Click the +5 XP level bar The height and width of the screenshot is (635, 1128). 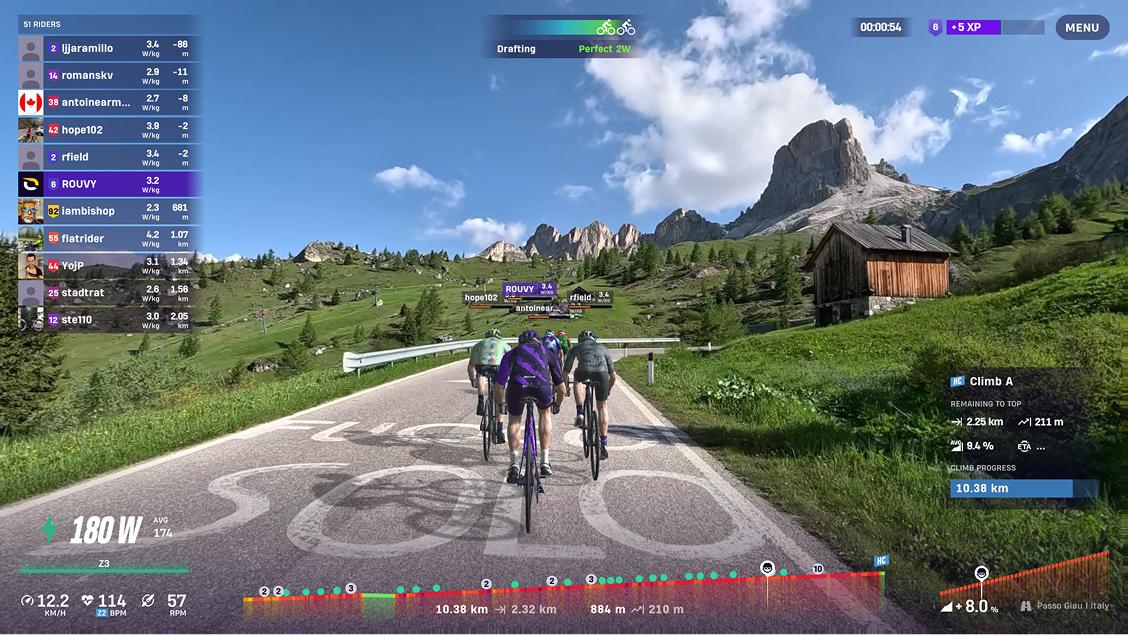click(985, 28)
